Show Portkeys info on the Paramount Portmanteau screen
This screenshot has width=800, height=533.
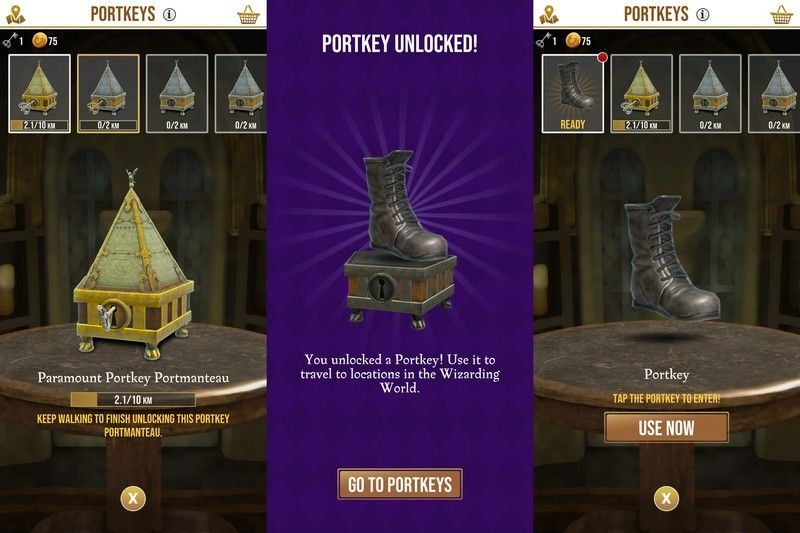pyautogui.click(x=170, y=14)
